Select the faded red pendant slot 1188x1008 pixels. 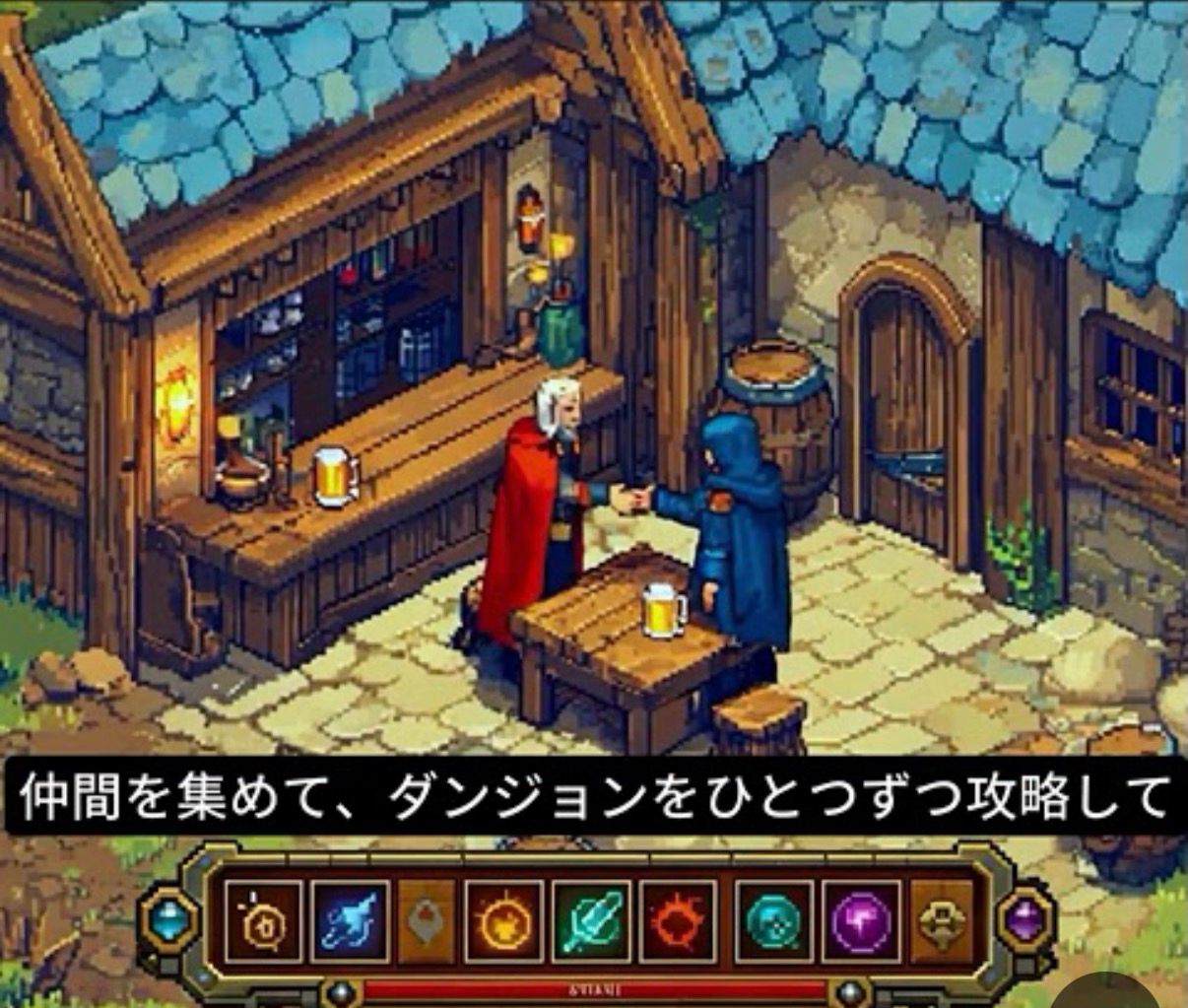[x=427, y=922]
